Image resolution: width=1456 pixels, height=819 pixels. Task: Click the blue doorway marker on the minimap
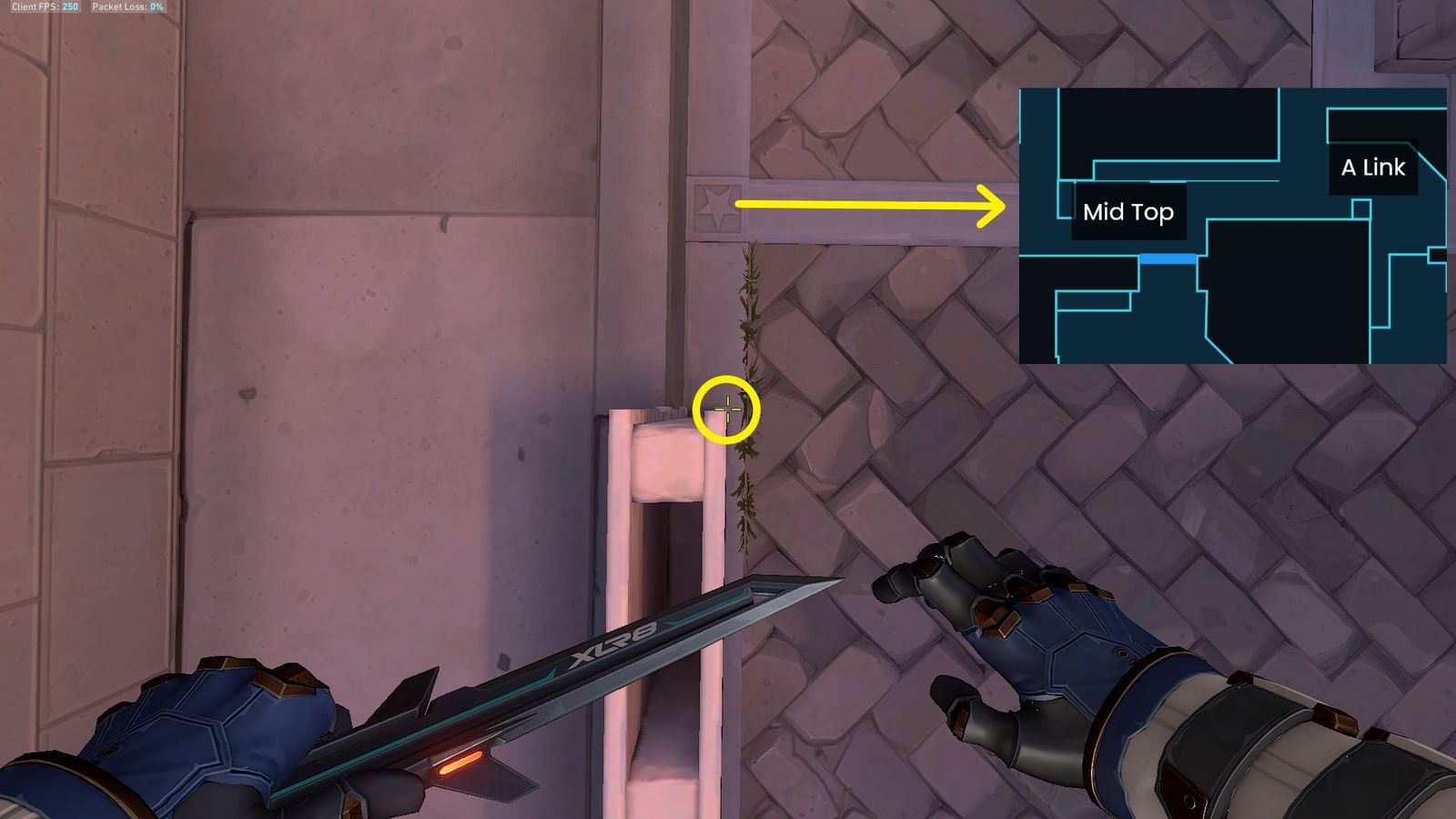coord(1169,259)
